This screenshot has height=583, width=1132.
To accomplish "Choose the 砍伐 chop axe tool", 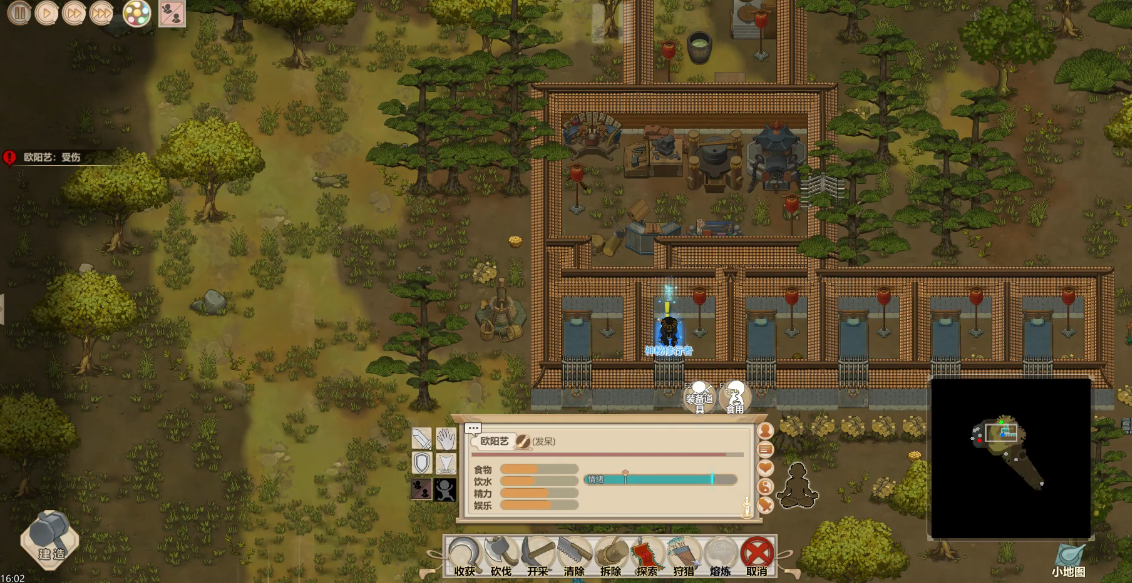I will click(x=500, y=555).
